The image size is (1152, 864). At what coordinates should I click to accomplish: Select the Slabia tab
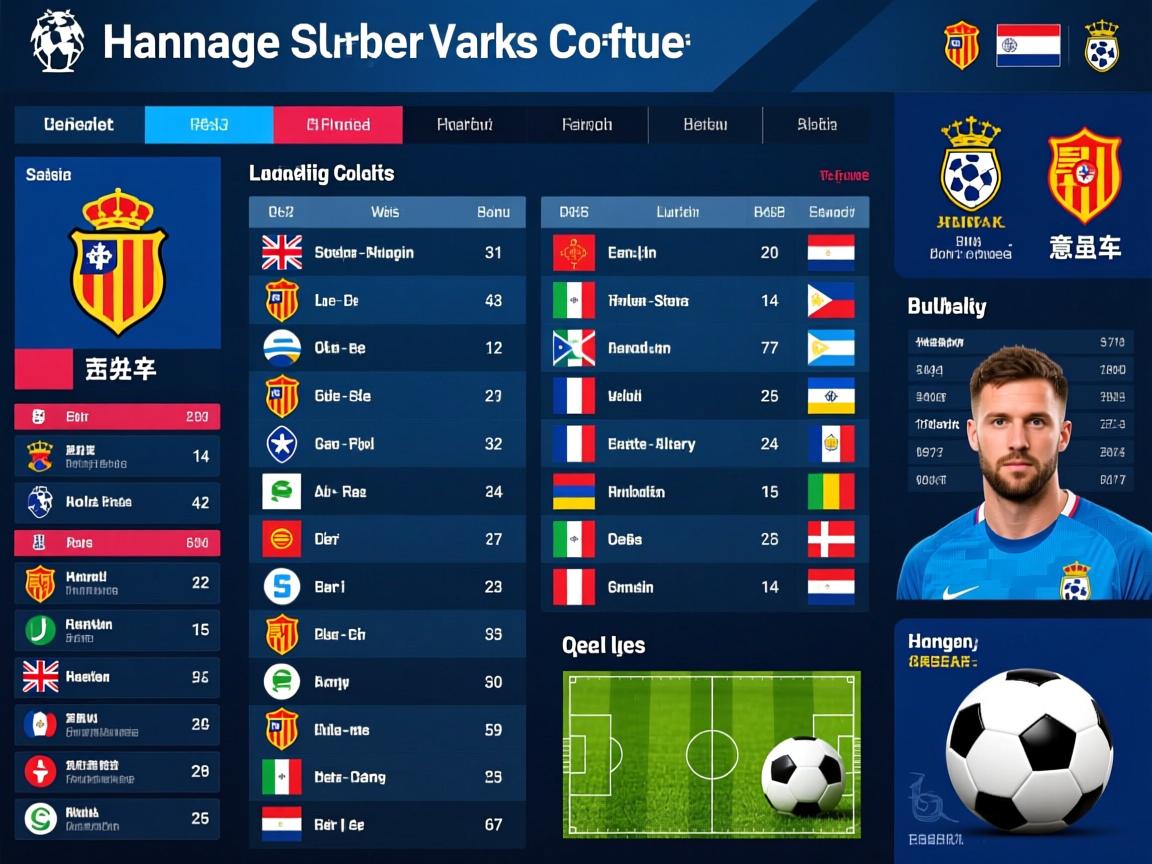(x=816, y=125)
